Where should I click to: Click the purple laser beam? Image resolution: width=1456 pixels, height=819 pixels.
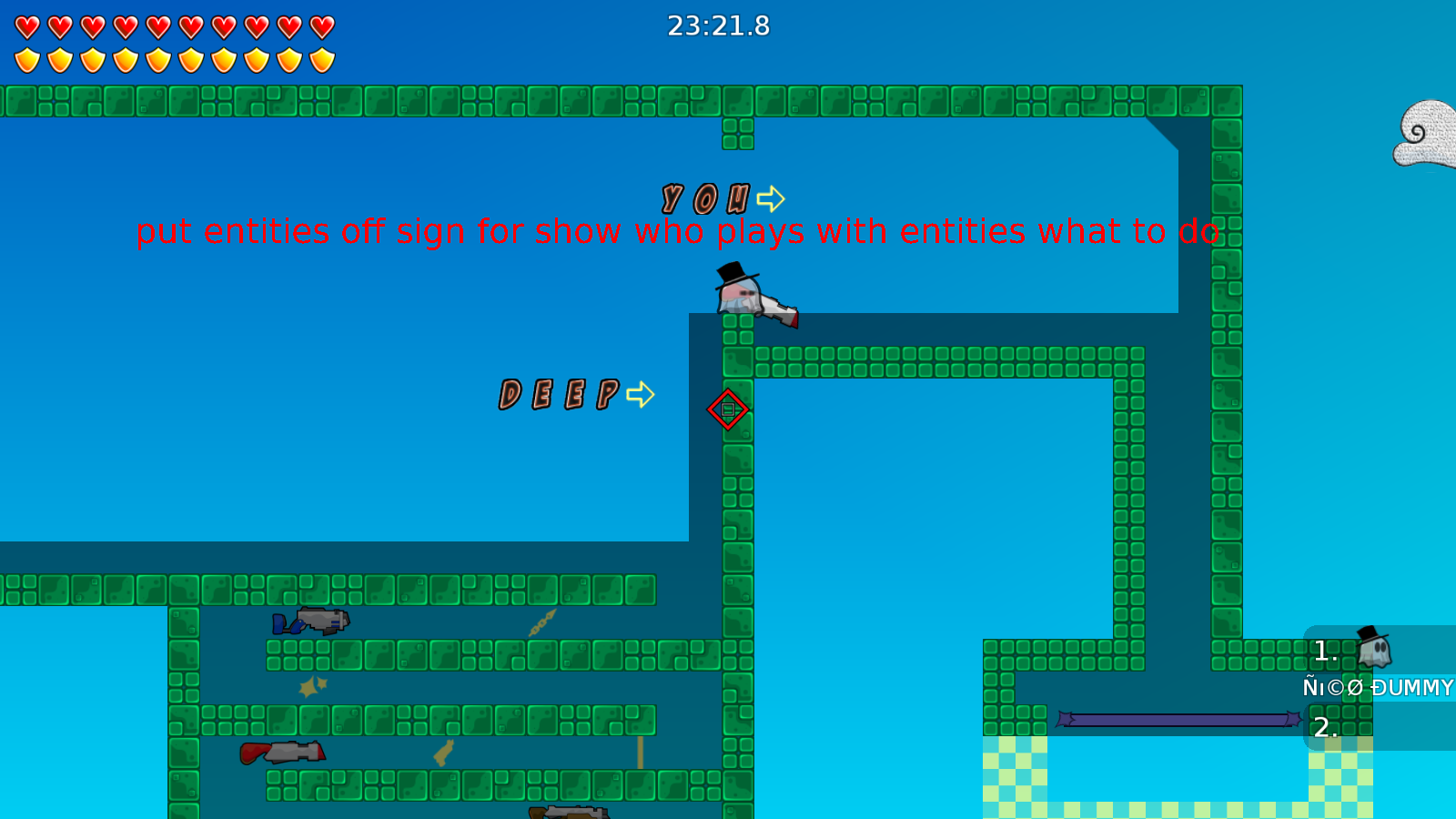tap(1178, 719)
